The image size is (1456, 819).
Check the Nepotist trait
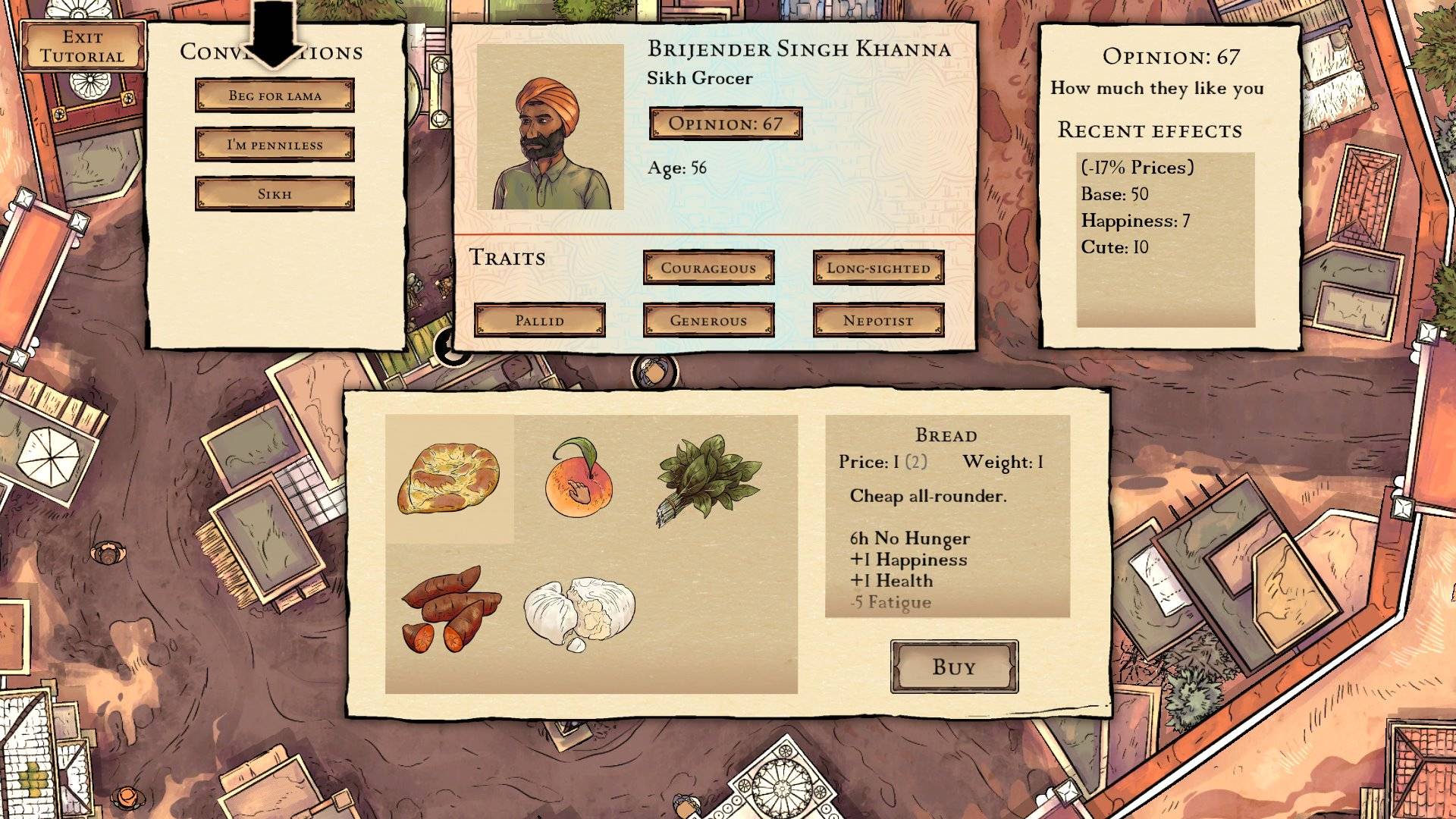pos(878,320)
